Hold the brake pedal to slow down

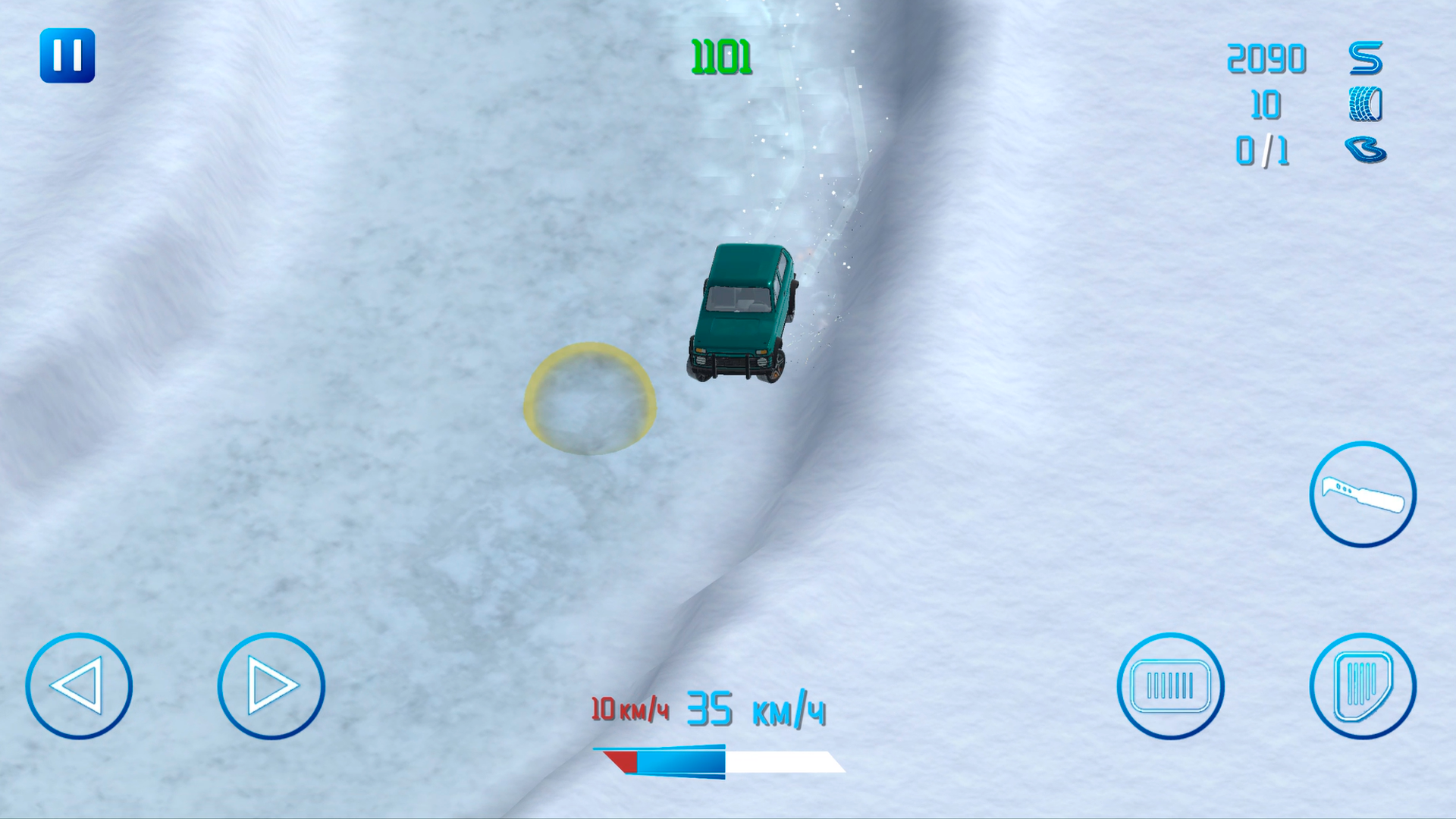point(1172,686)
